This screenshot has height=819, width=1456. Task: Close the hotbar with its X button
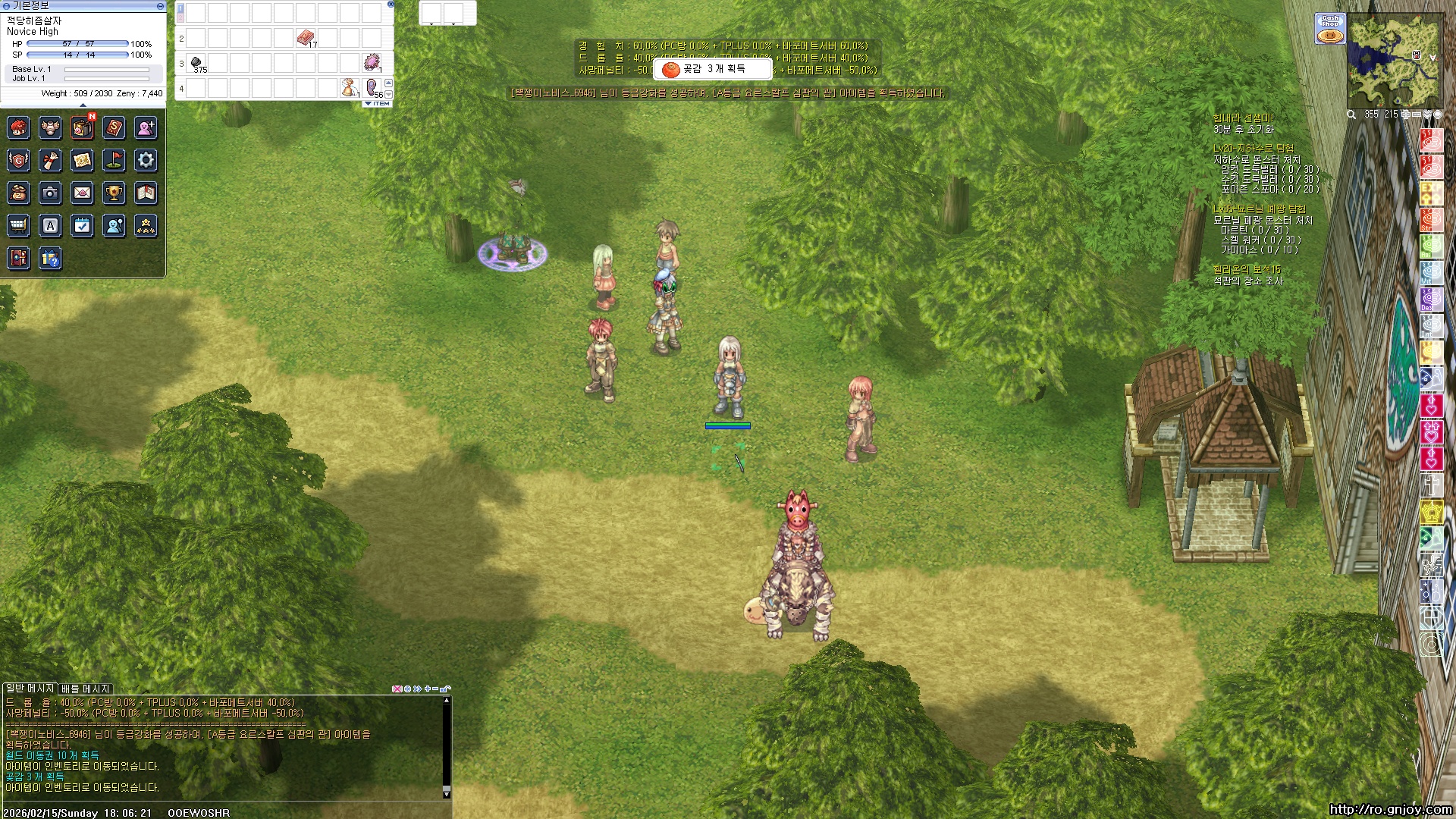391,5
